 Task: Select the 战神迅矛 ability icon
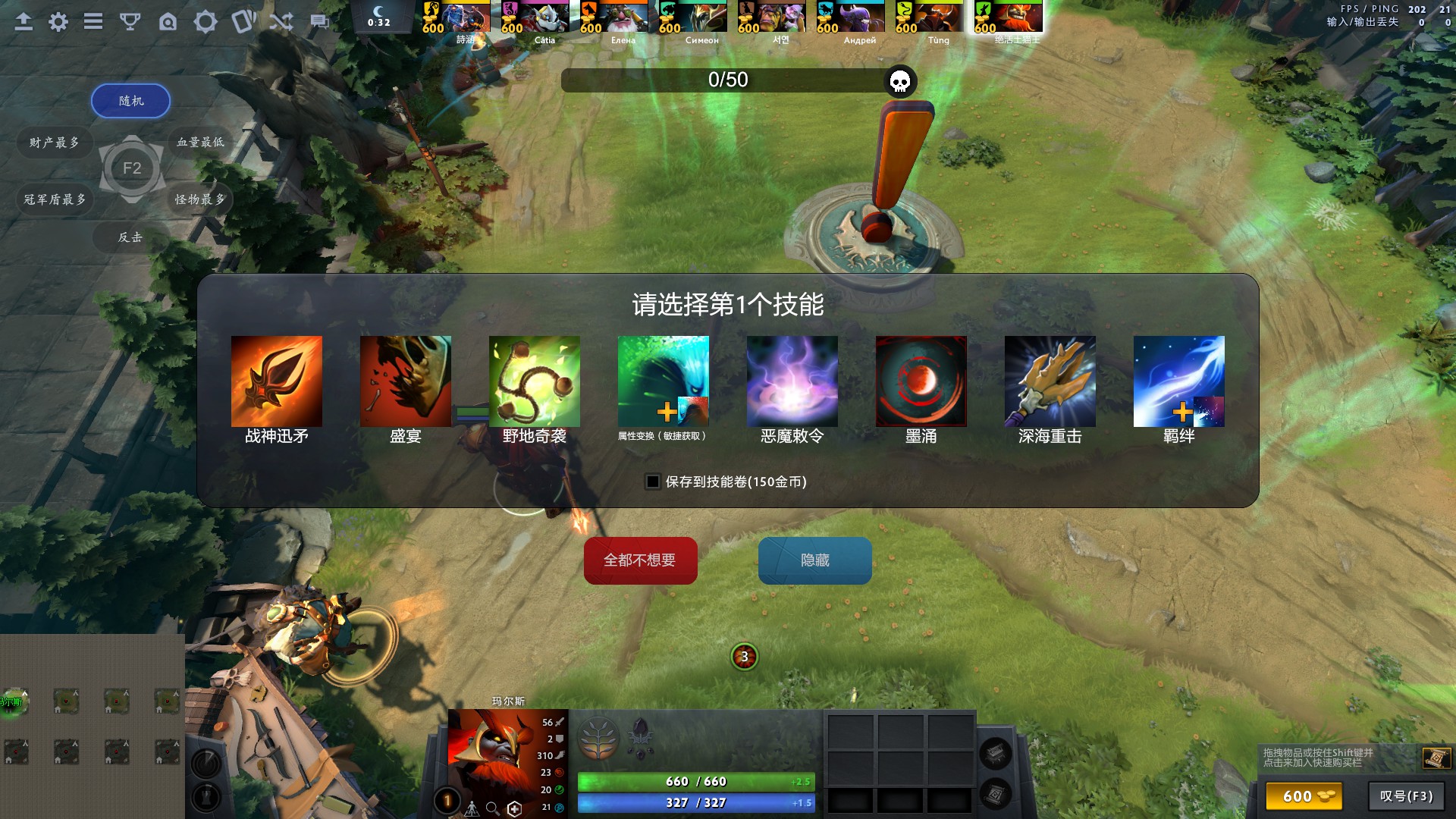pyautogui.click(x=276, y=381)
